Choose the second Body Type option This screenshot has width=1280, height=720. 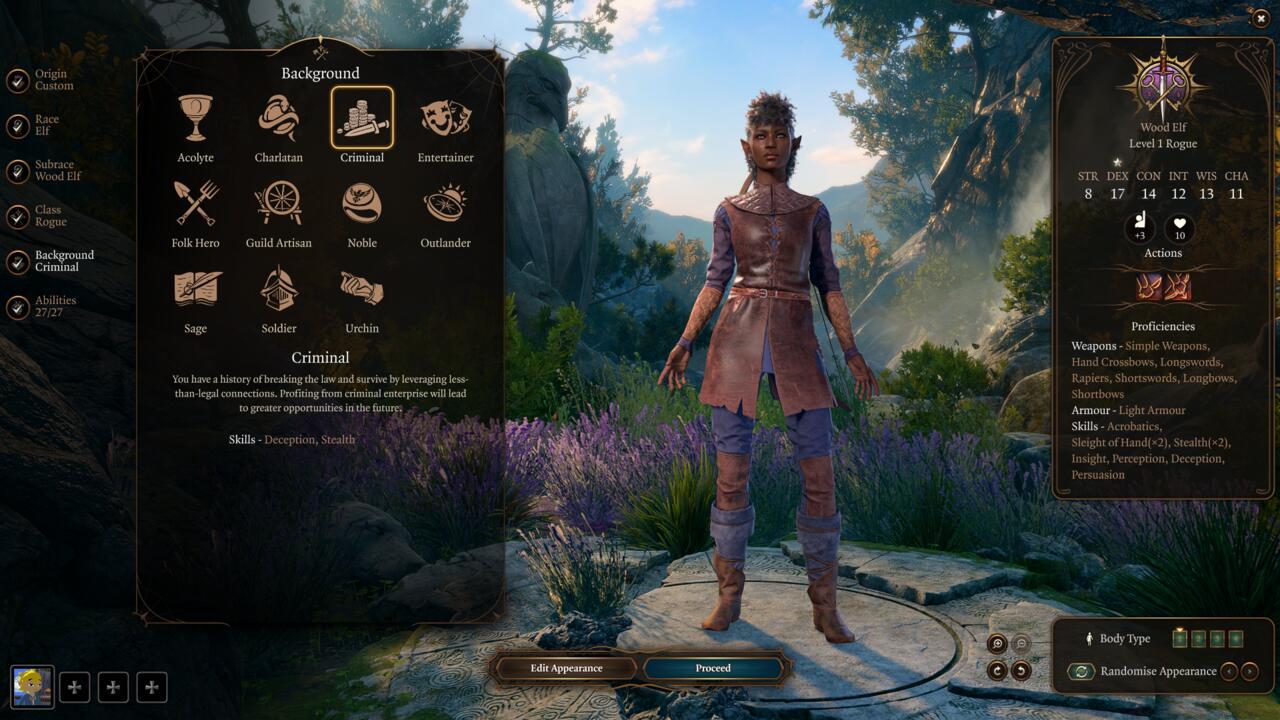pyautogui.click(x=1198, y=638)
